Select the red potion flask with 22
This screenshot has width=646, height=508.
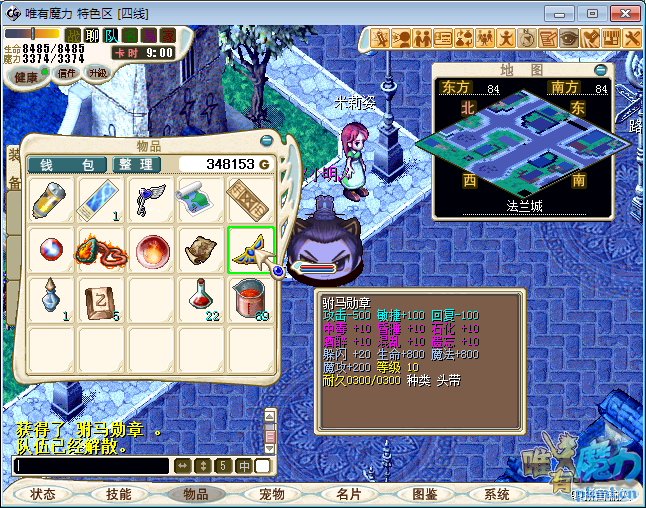(202, 298)
